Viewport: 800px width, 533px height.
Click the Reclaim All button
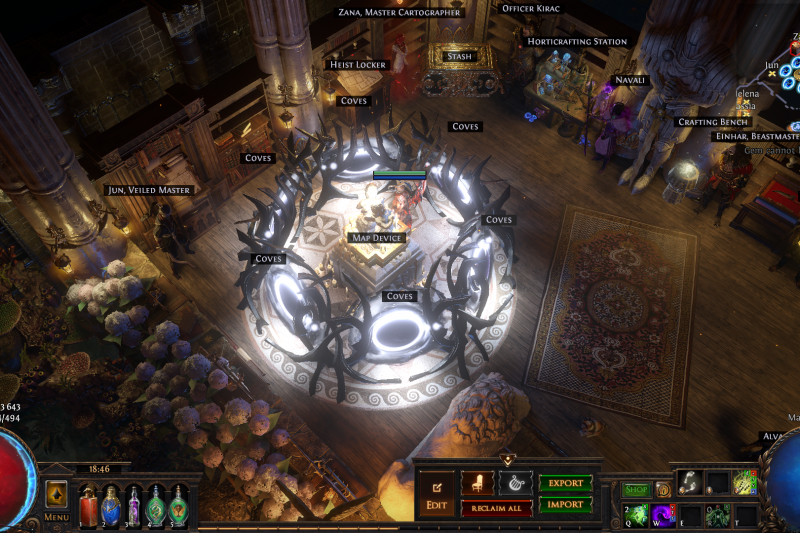pos(496,508)
